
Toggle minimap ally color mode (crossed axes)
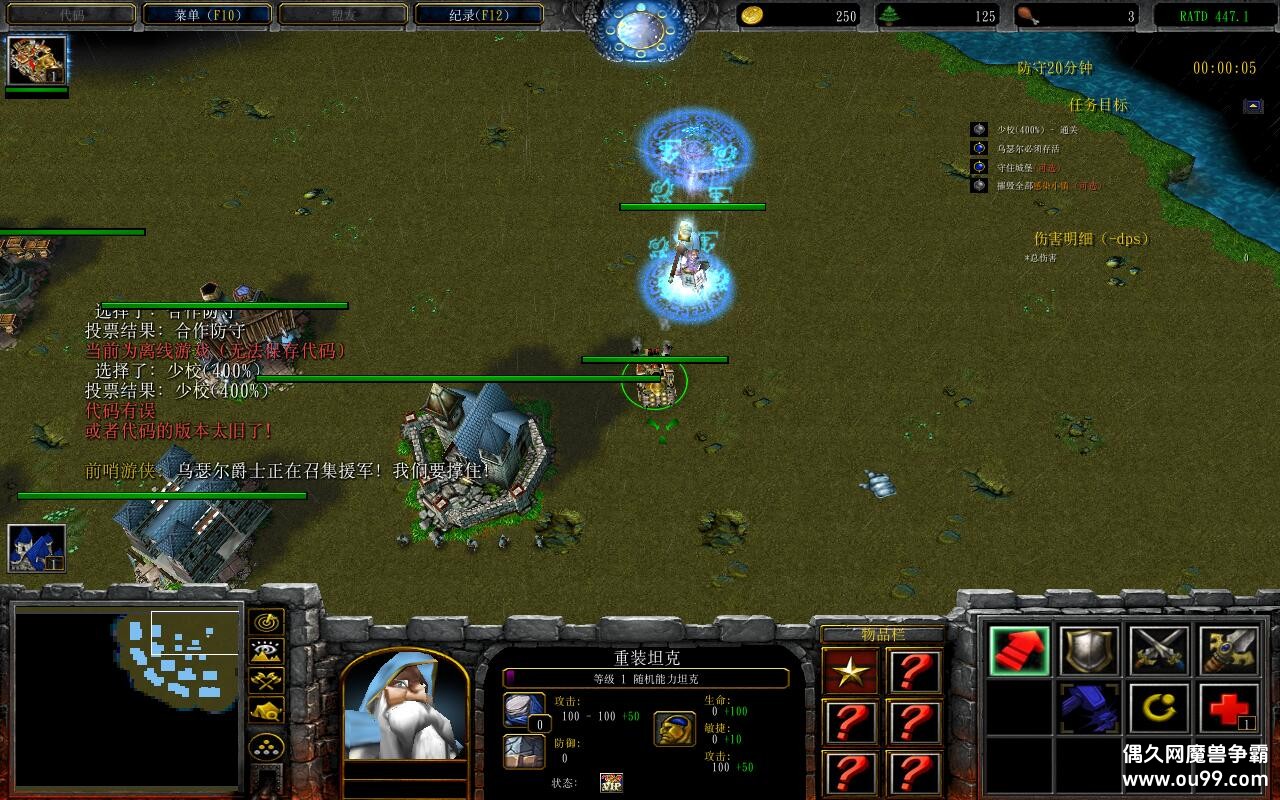click(x=266, y=681)
